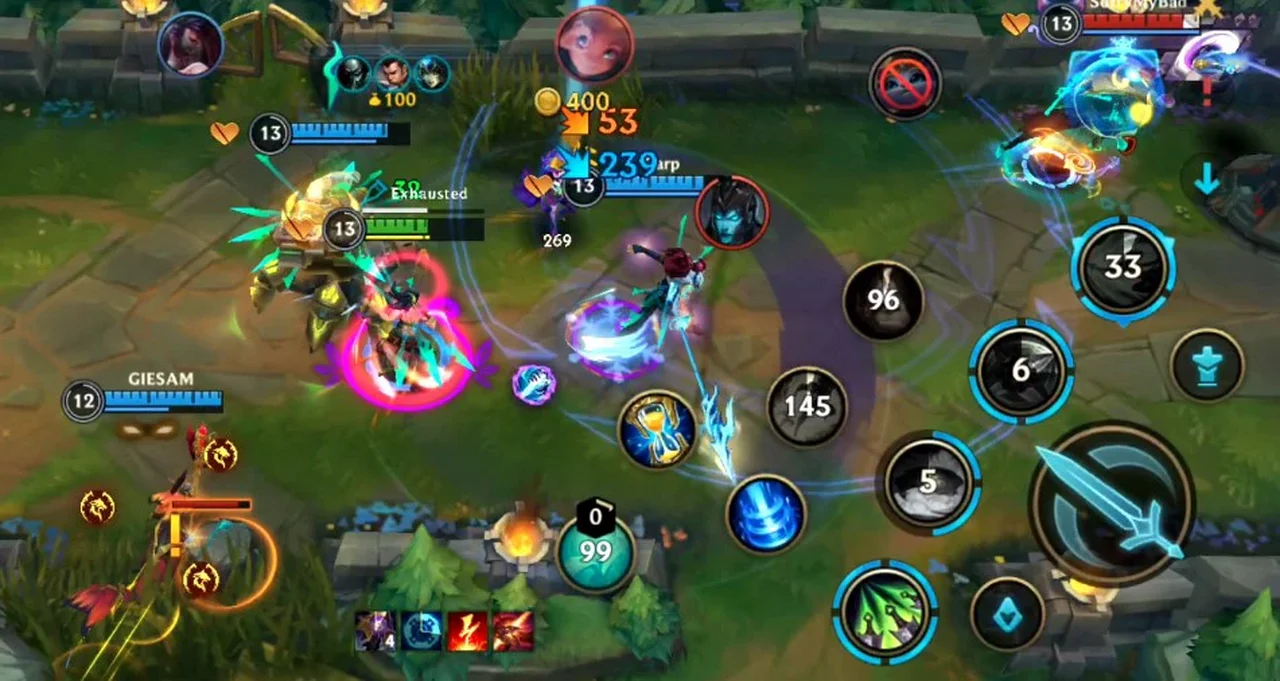Select the red-ringed pink-haired champion portrait
The height and width of the screenshot is (681, 1280).
tap(595, 45)
